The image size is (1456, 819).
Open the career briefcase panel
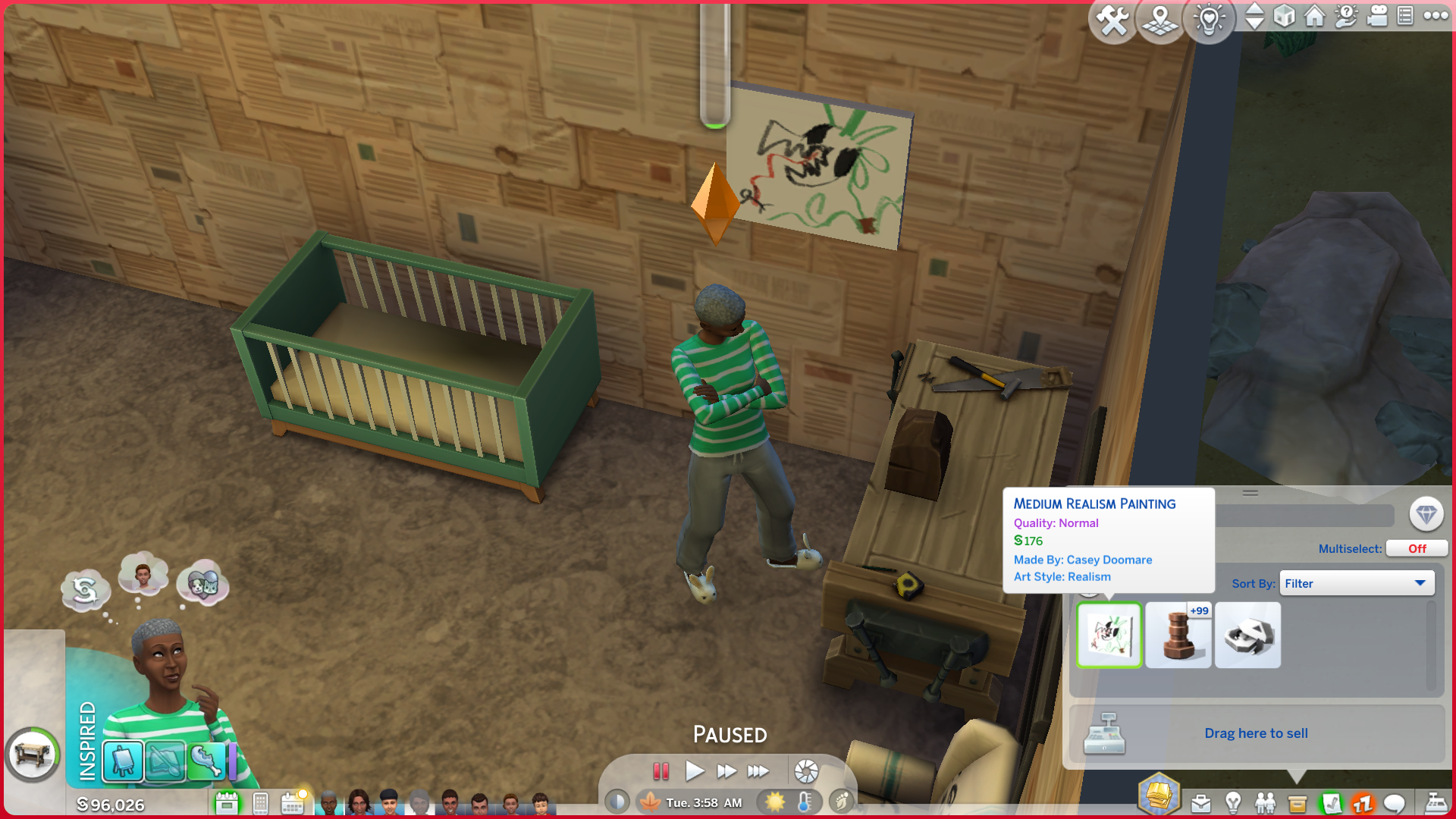tap(1200, 802)
